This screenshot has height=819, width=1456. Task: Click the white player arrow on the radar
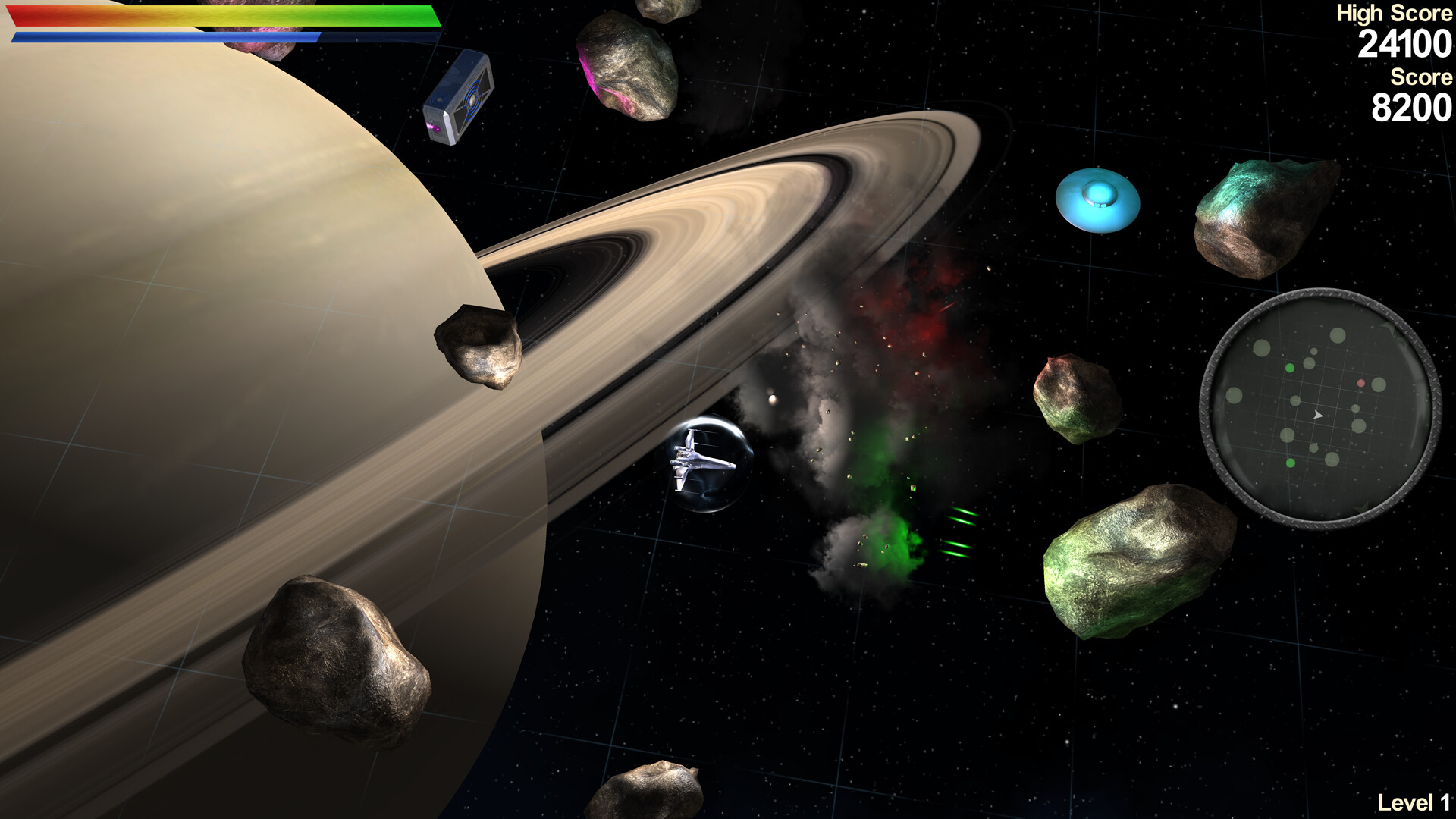[x=1317, y=416]
